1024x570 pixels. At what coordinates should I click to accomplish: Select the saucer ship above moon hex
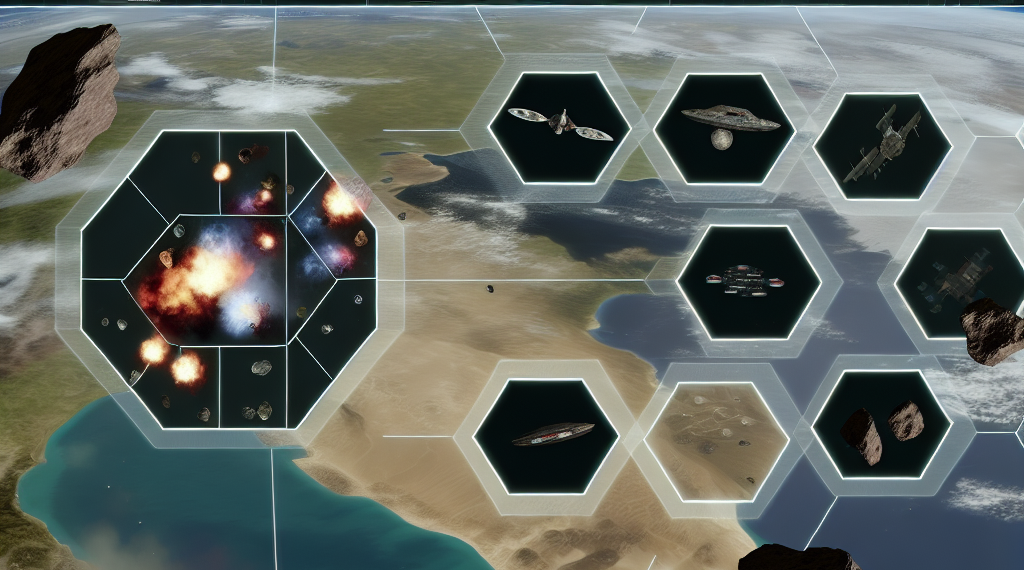click(x=729, y=127)
